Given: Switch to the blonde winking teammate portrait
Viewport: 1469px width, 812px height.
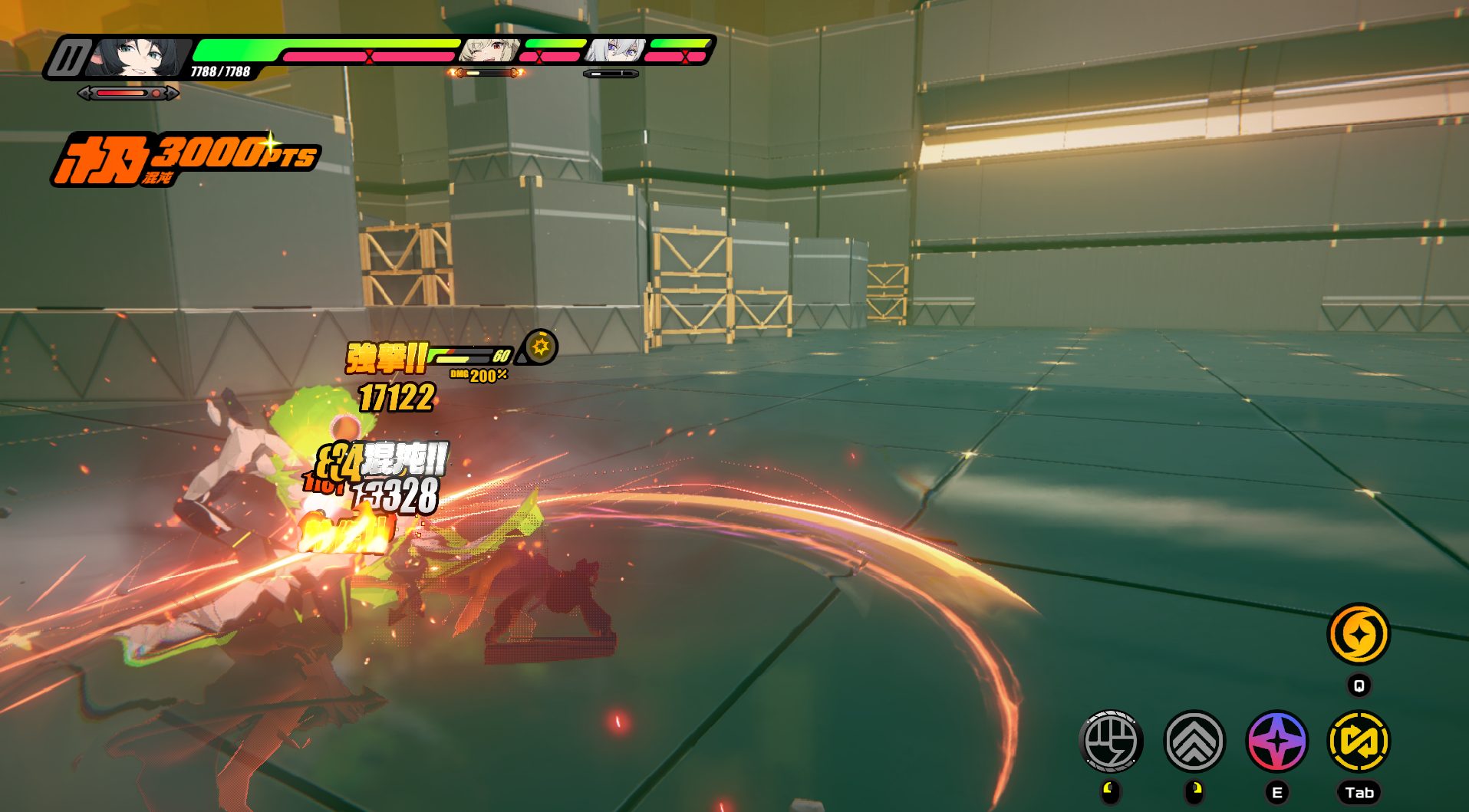Looking at the screenshot, I should coord(489,51).
